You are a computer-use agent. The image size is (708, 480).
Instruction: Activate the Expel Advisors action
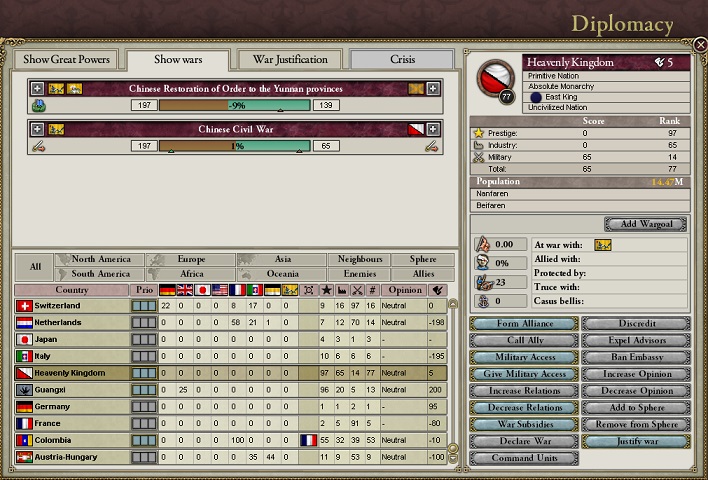pos(636,341)
